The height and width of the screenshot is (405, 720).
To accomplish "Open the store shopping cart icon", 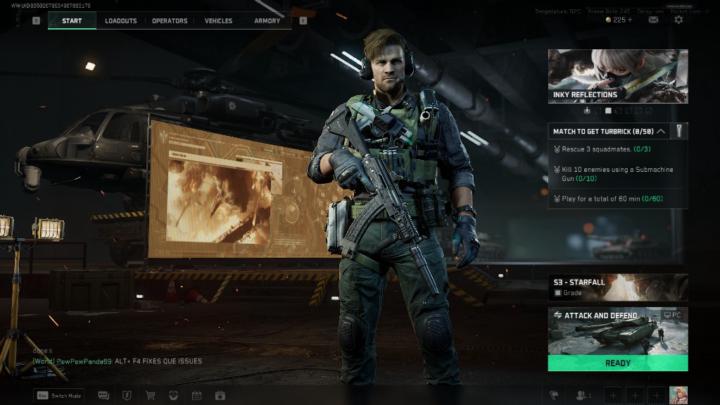I will pyautogui.click(x=150, y=395).
